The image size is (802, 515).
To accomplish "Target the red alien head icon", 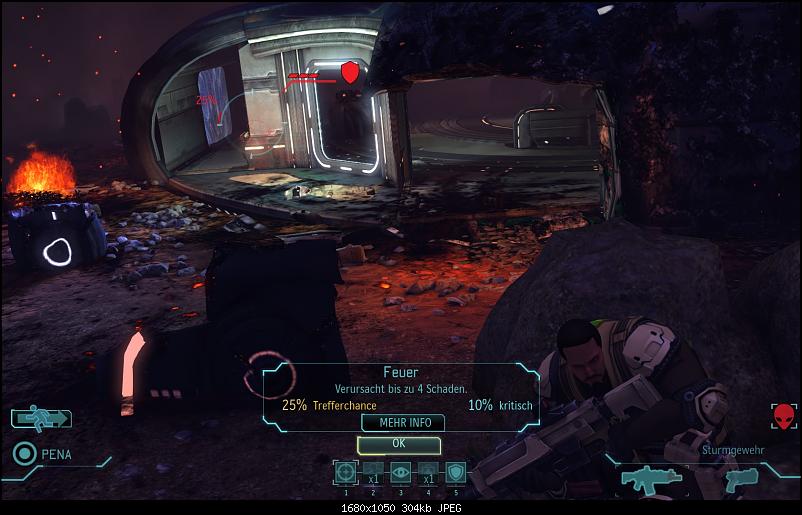I will pyautogui.click(x=784, y=417).
